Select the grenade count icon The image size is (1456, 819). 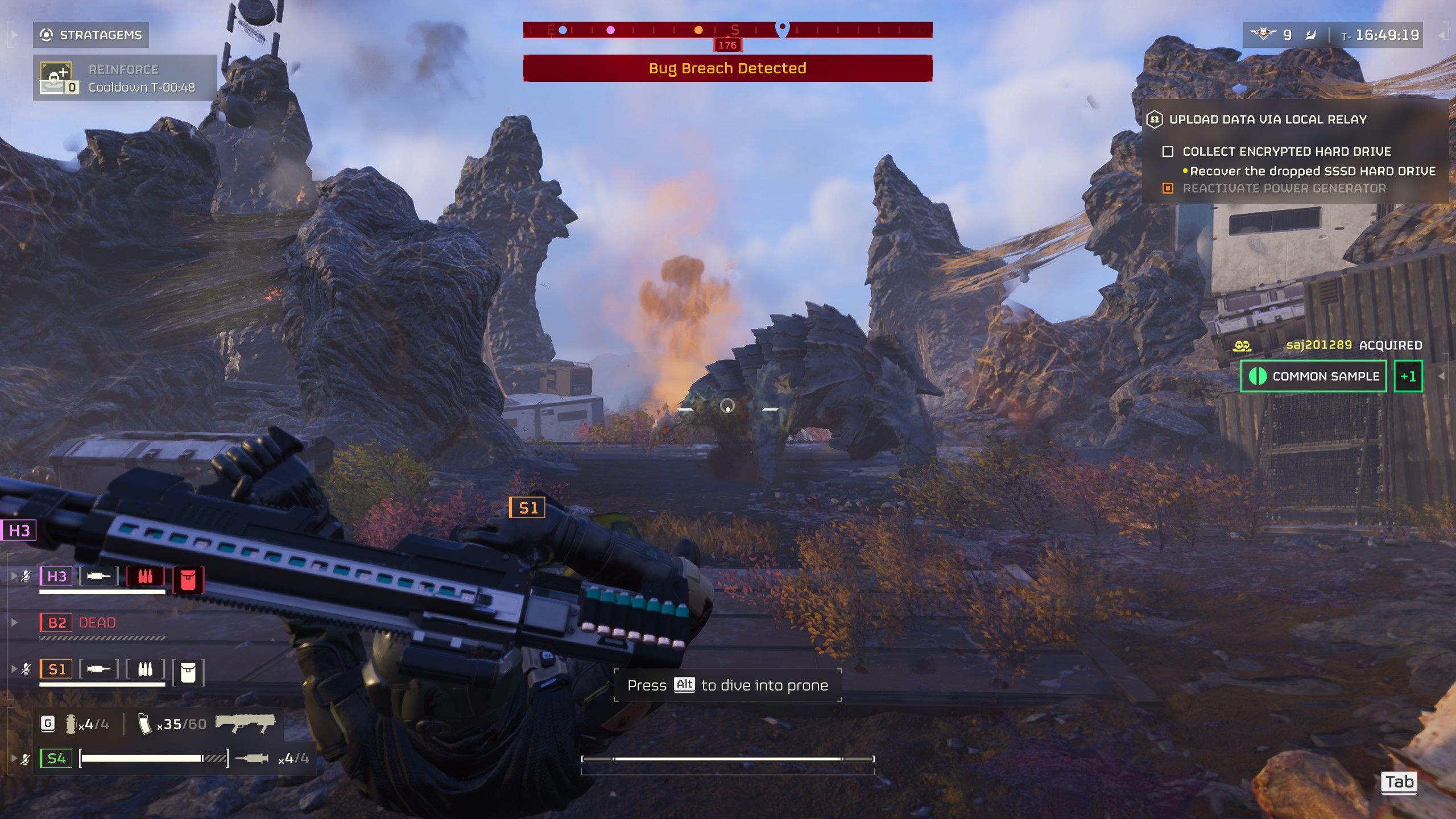point(71,723)
